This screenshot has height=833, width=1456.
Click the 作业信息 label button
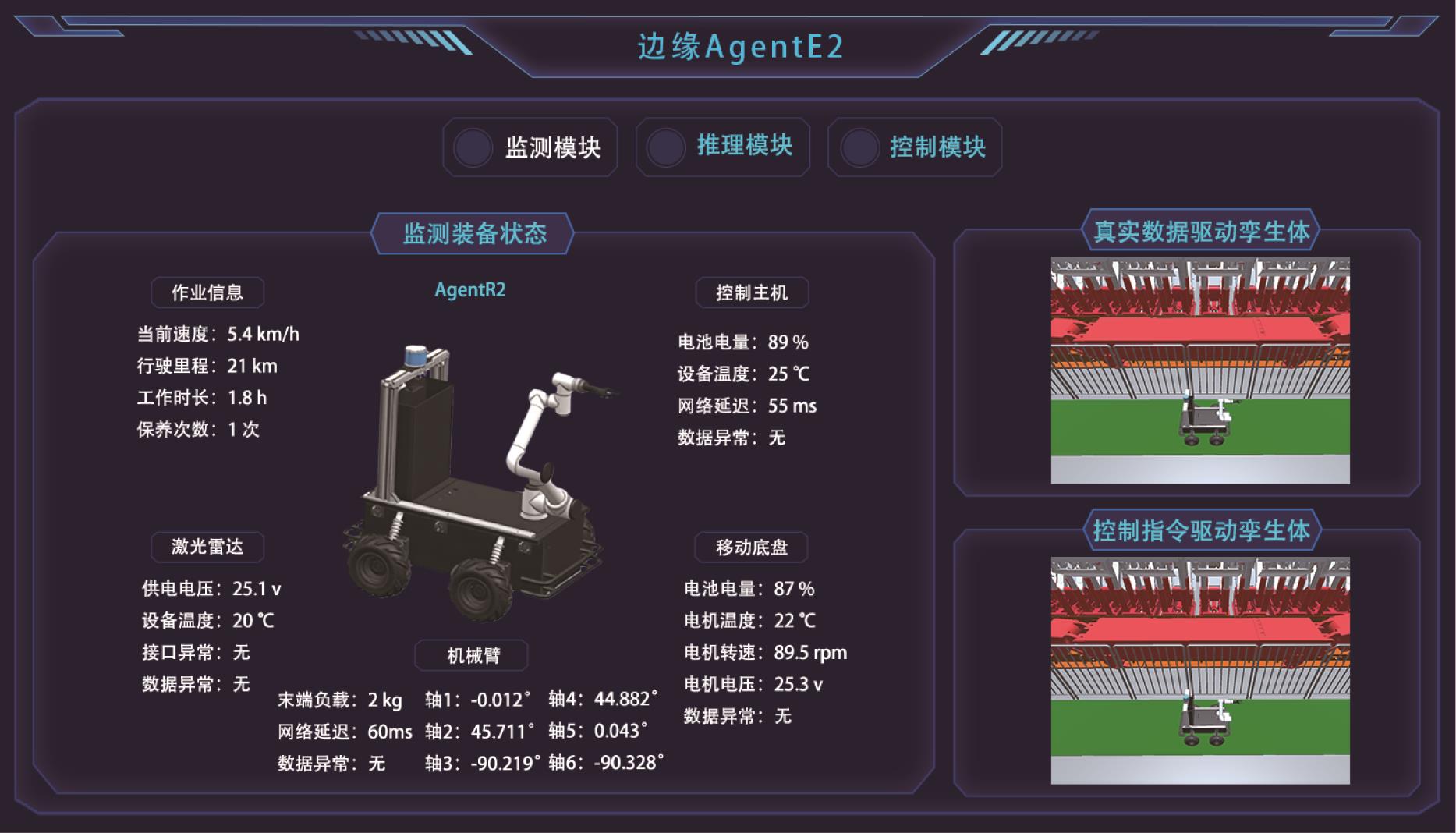(207, 292)
